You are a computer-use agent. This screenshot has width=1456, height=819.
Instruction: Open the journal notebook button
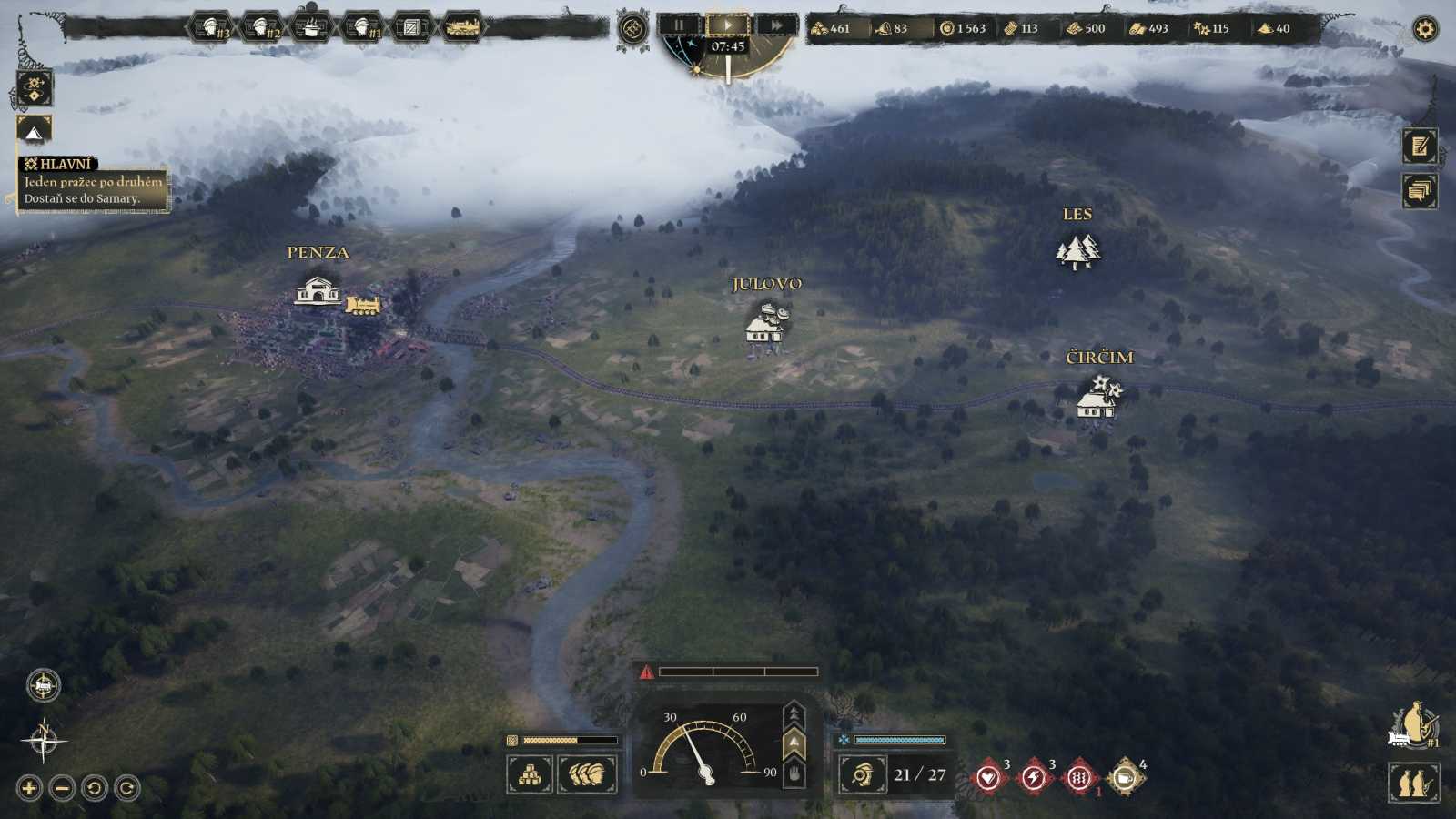coord(1420,147)
